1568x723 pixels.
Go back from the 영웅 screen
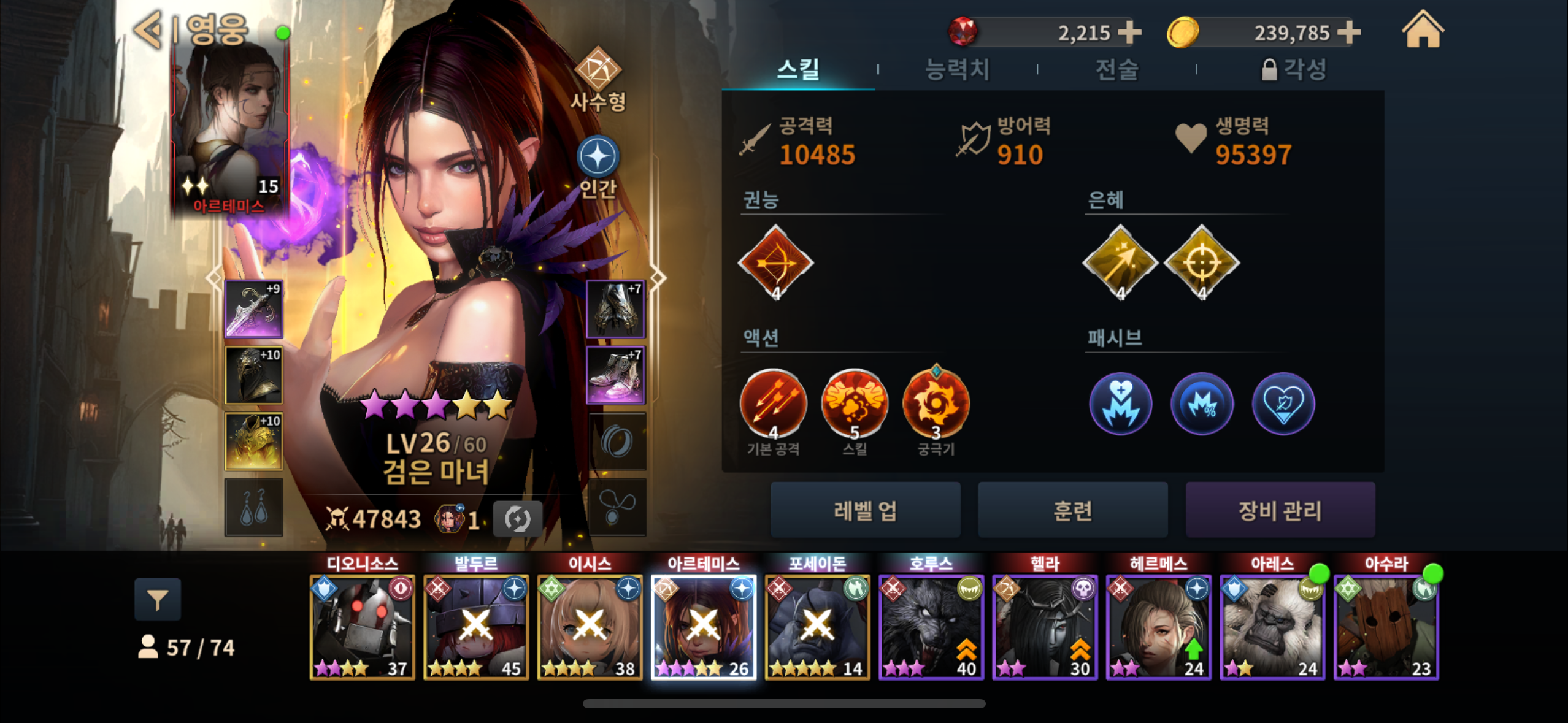coord(149,29)
